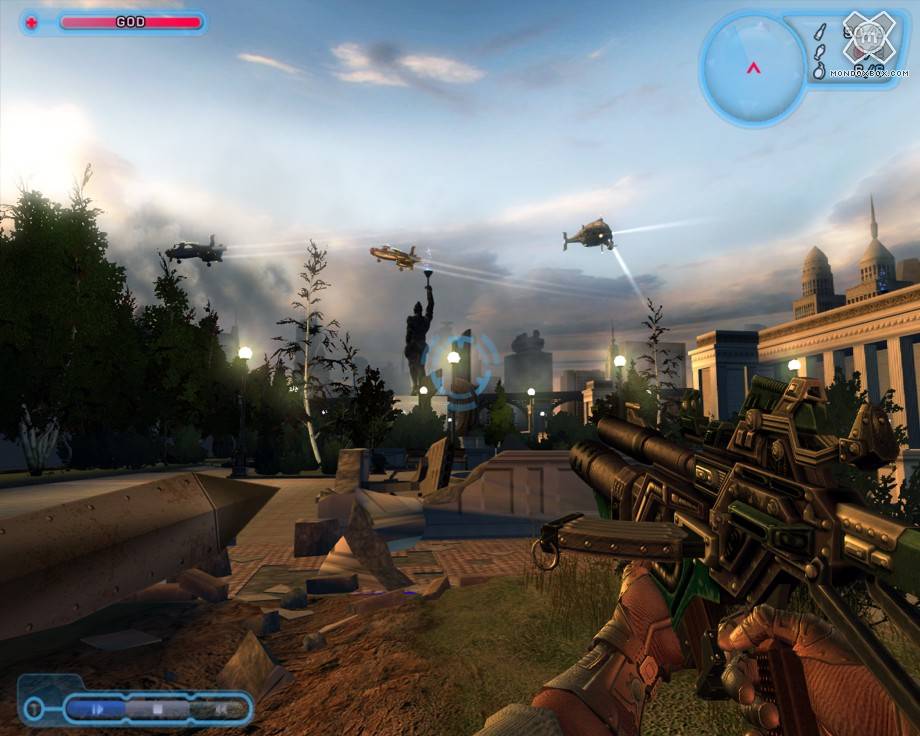Click the circular radar minimap
The width and height of the screenshot is (920, 736).
click(753, 66)
